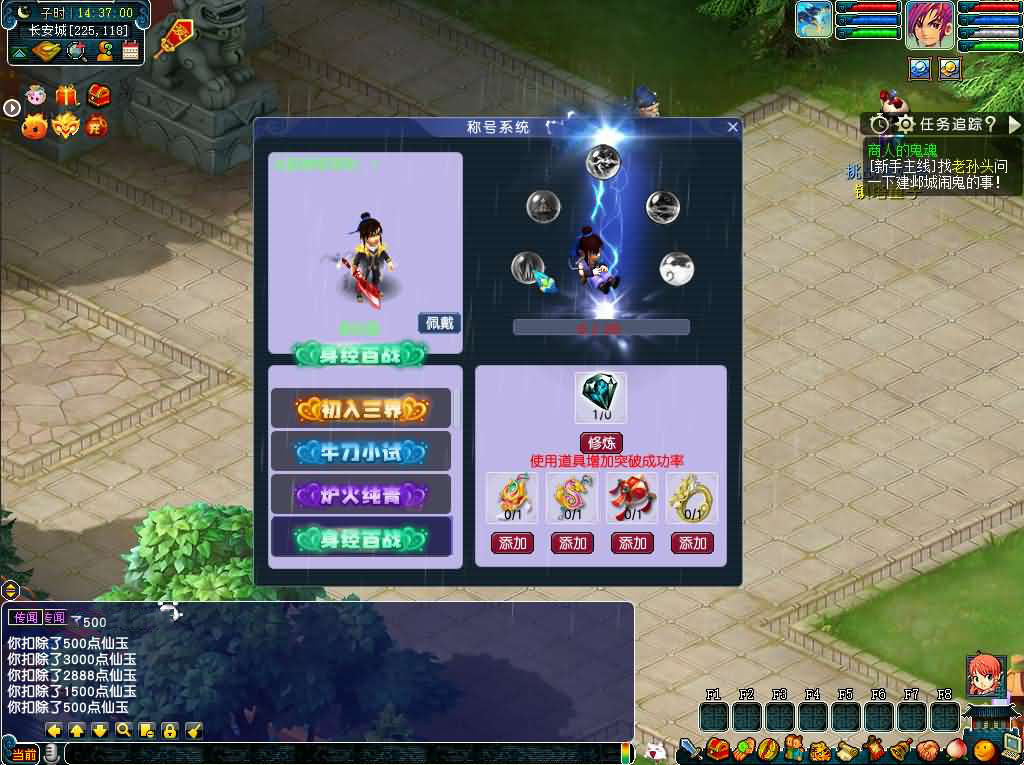Select the 初入三界 title entry
The image size is (1024, 765).
click(x=361, y=408)
